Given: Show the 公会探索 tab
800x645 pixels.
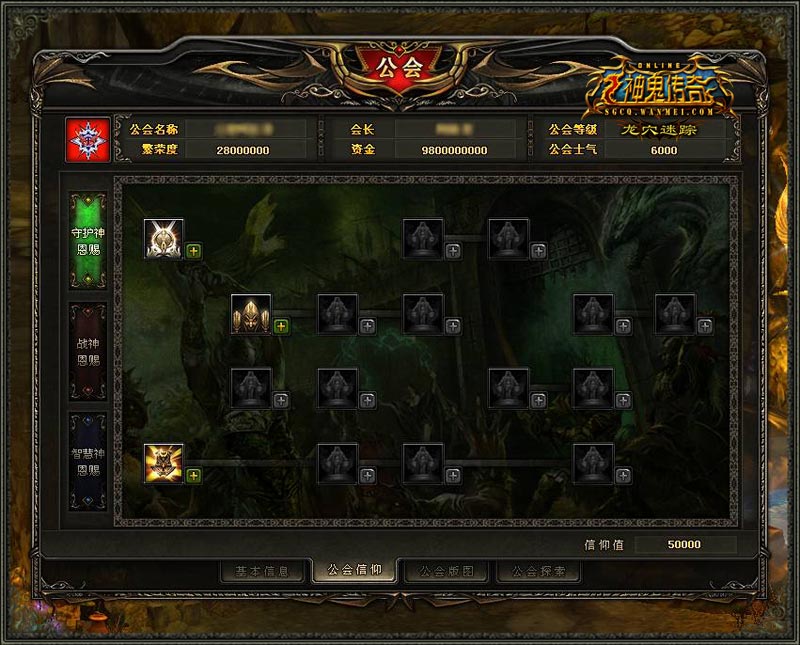Looking at the screenshot, I should [x=538, y=572].
